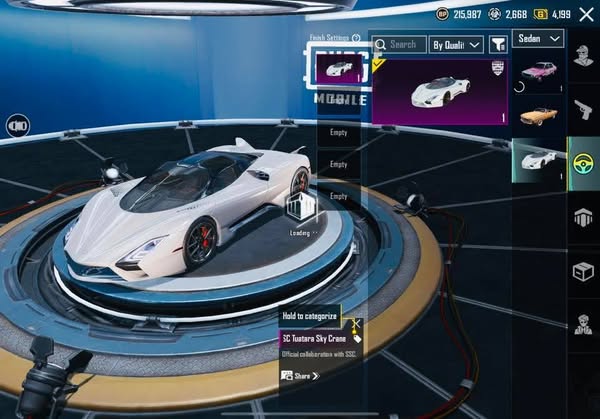
Task: Open the crate box inventory tab
Action: pos(583,270)
